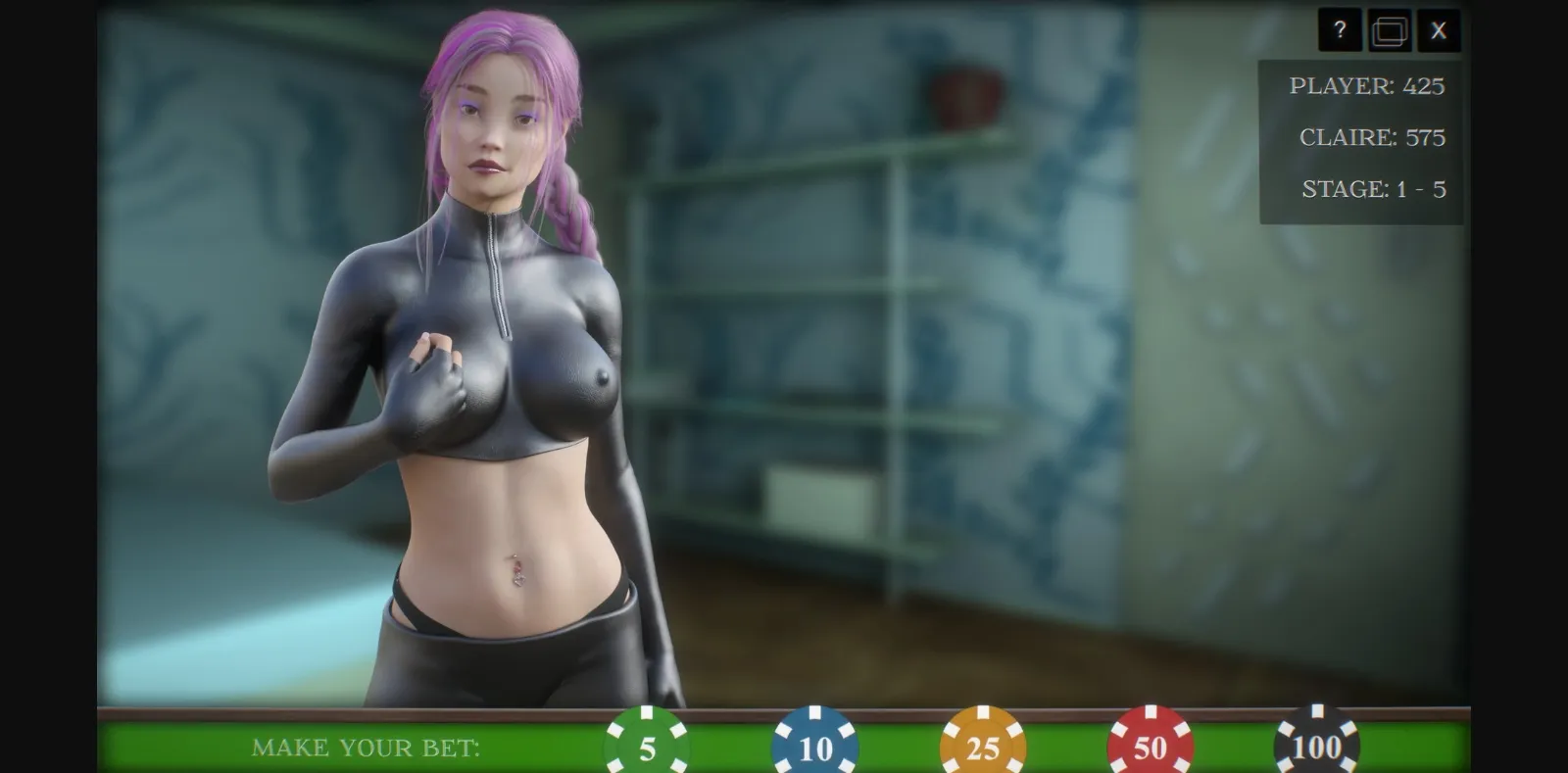This screenshot has width=1568, height=773.
Task: Toggle windowed mode with the frame icon
Action: coord(1389,29)
